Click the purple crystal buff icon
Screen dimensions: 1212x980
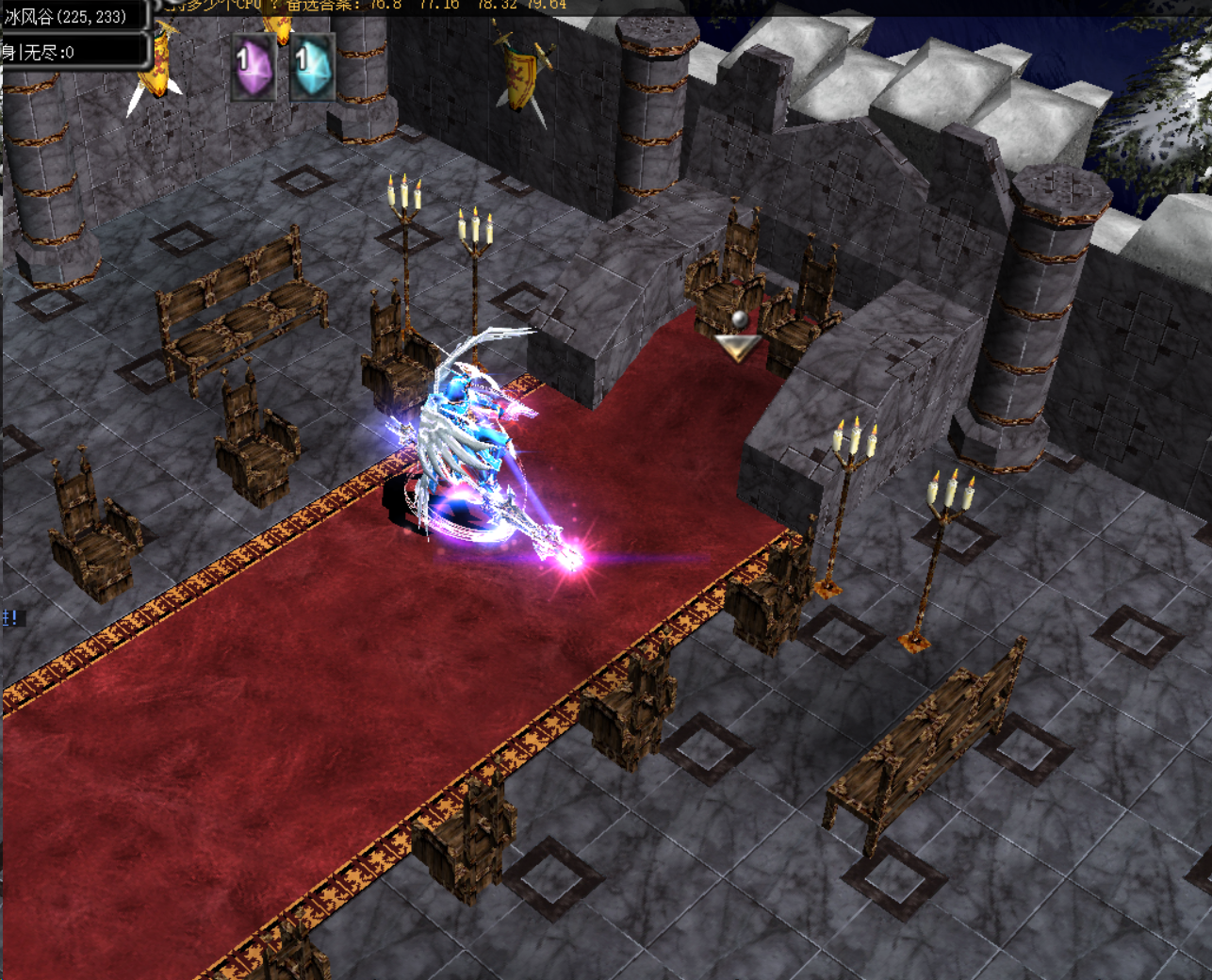[254, 68]
